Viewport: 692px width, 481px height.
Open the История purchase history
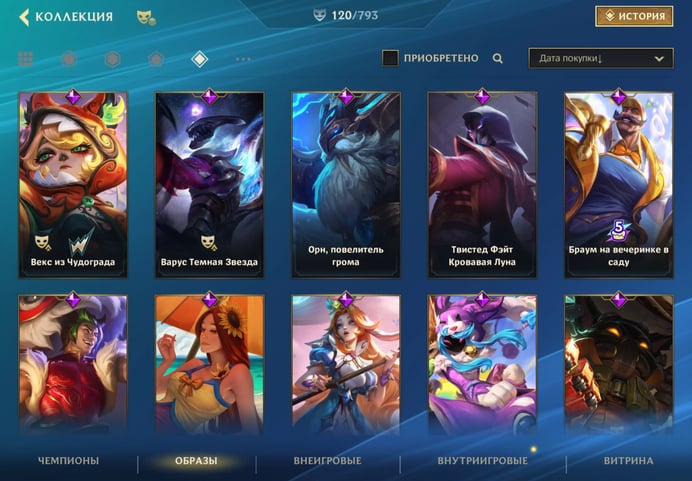pos(634,16)
